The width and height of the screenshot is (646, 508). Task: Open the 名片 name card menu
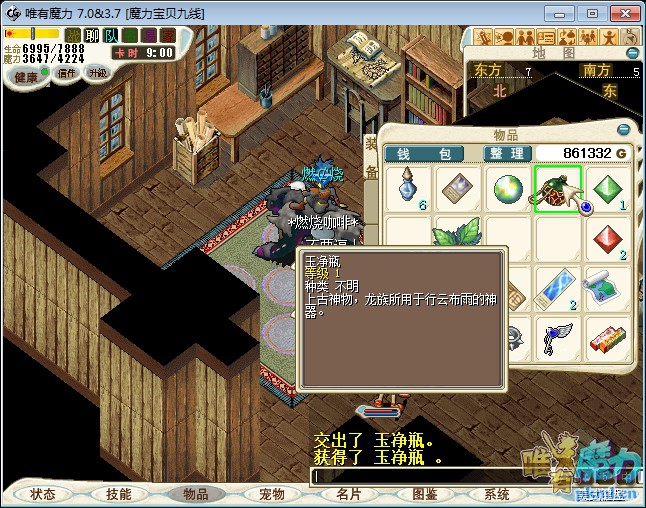(348, 494)
